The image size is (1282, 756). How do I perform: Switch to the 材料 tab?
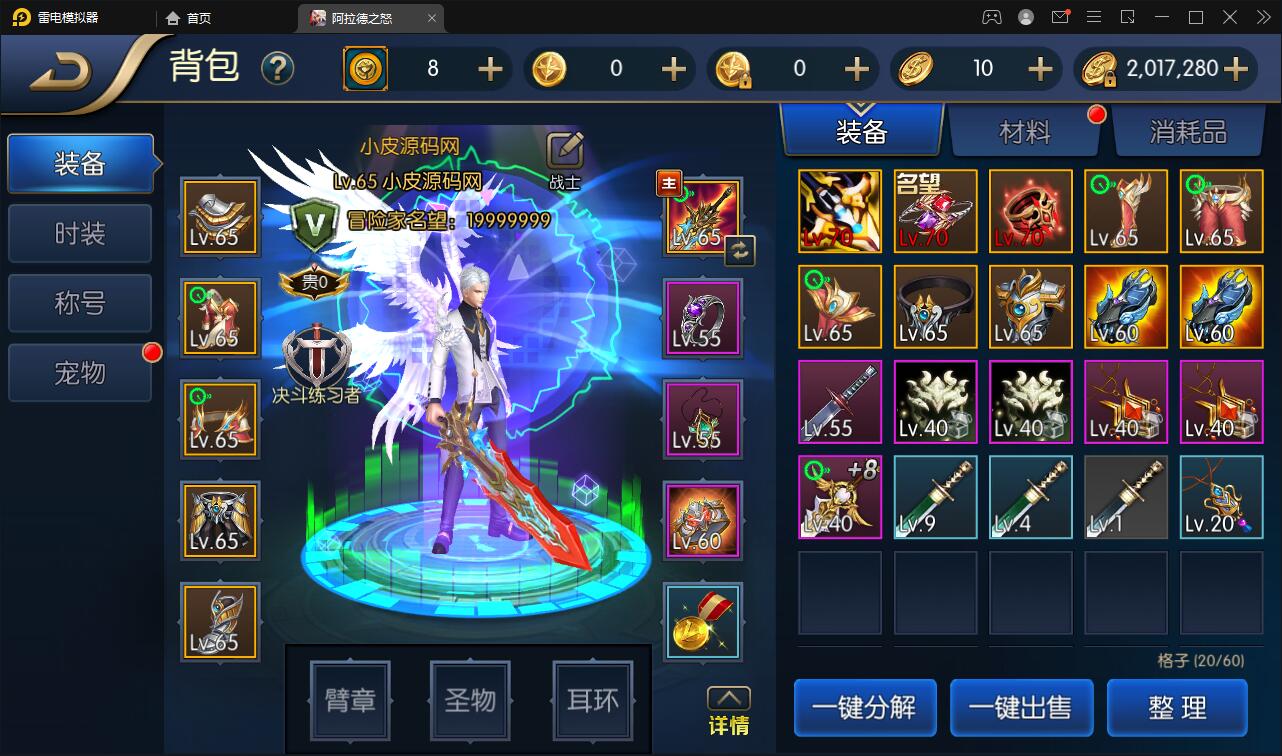[x=1026, y=131]
